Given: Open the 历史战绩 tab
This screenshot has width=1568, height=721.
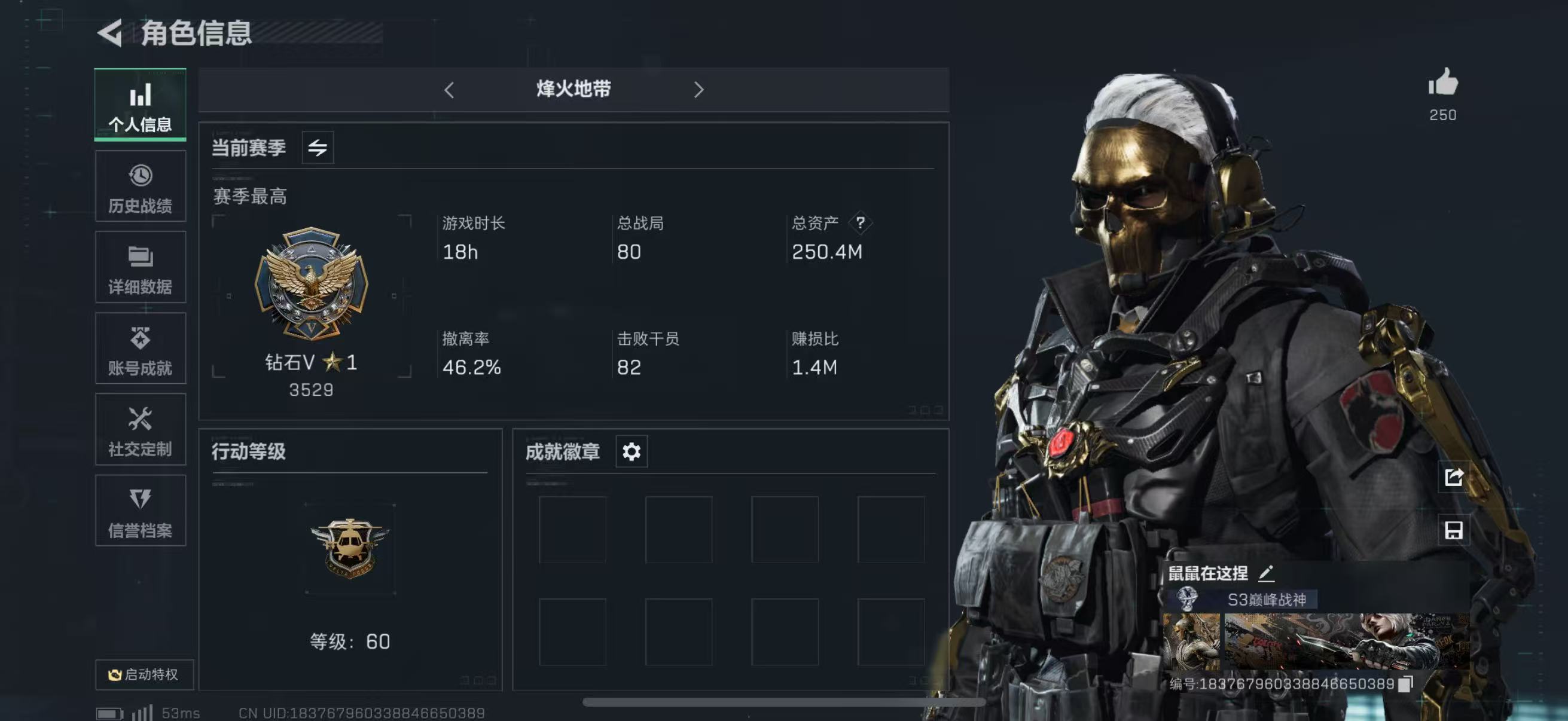Looking at the screenshot, I should coord(140,187).
